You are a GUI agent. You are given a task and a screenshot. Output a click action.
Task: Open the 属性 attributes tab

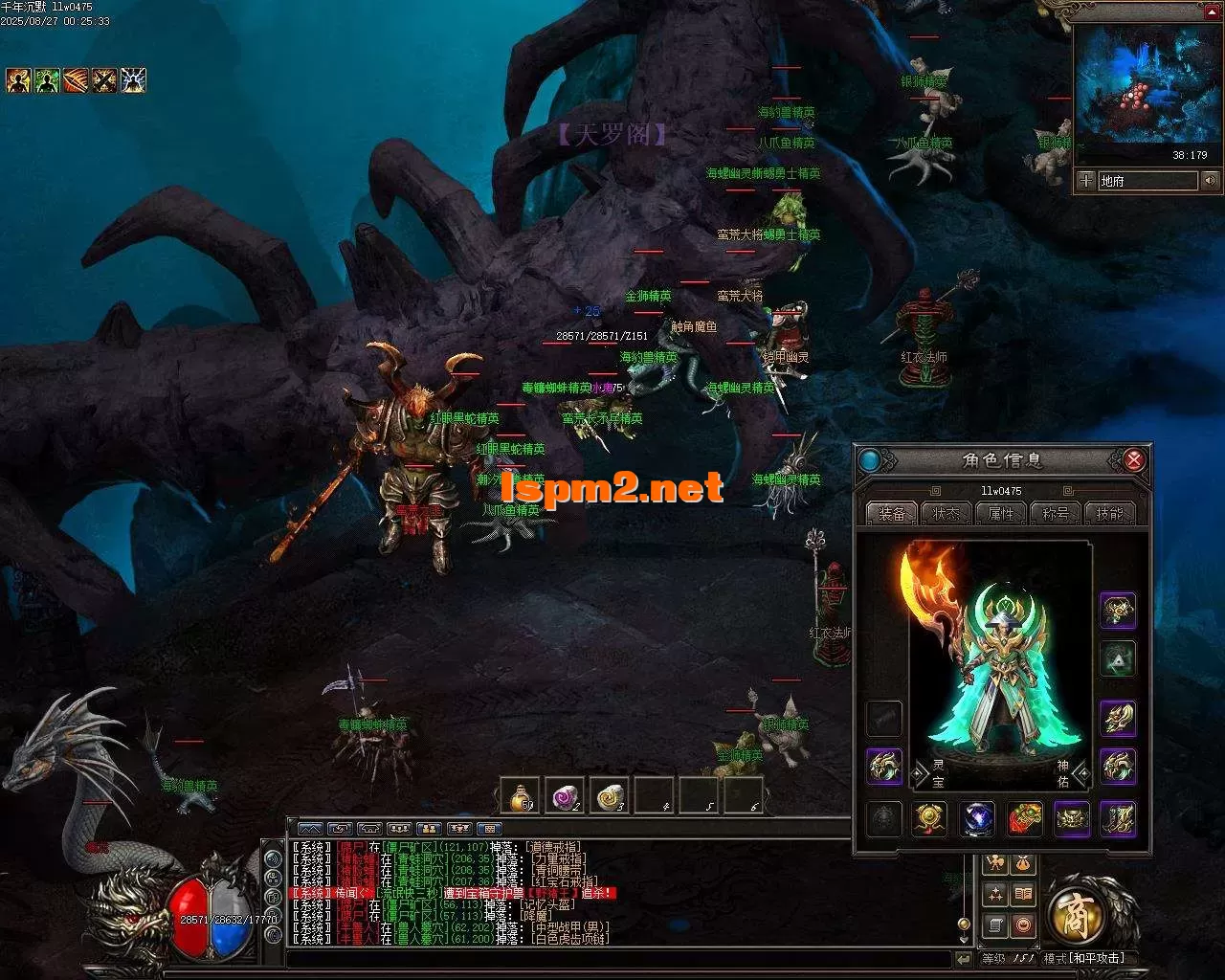tap(1001, 514)
